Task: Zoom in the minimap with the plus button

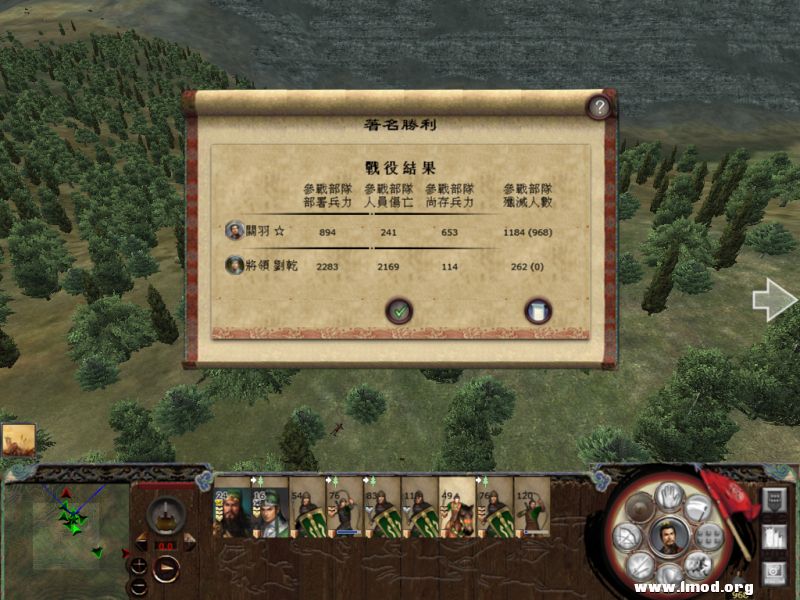Action: click(x=139, y=564)
